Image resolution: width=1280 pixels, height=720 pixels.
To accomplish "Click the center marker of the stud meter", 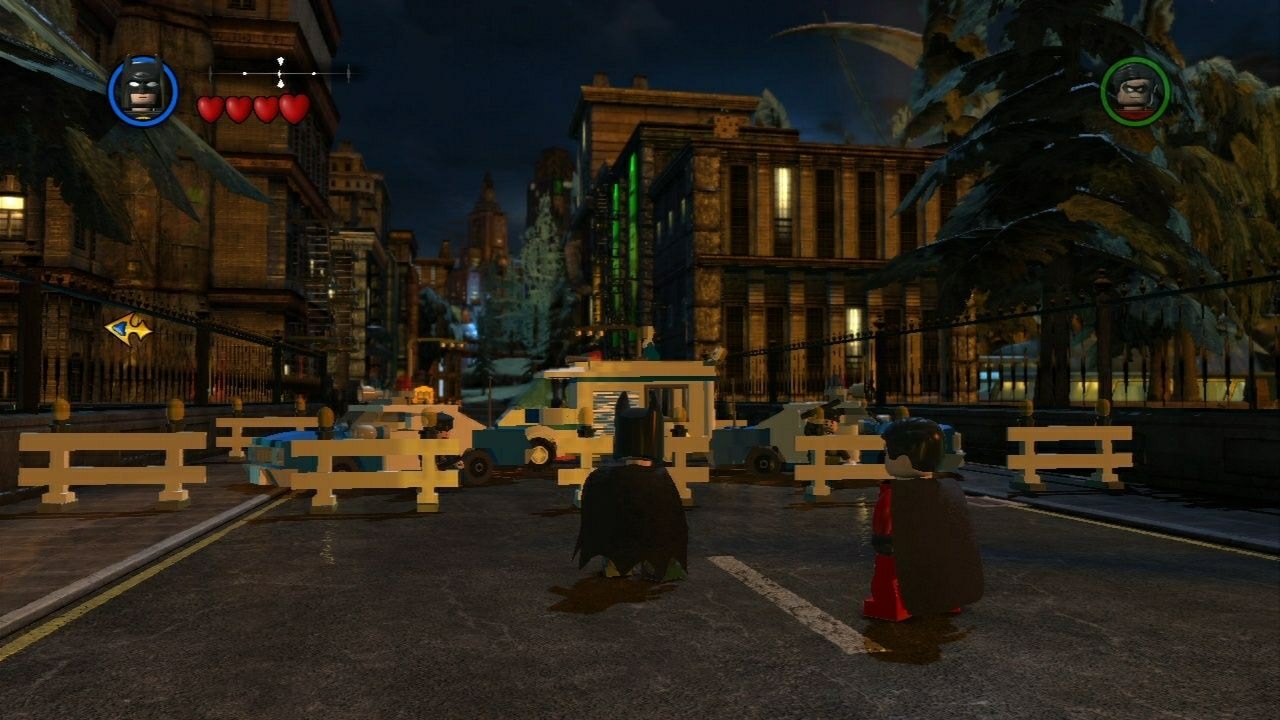I will tap(280, 73).
